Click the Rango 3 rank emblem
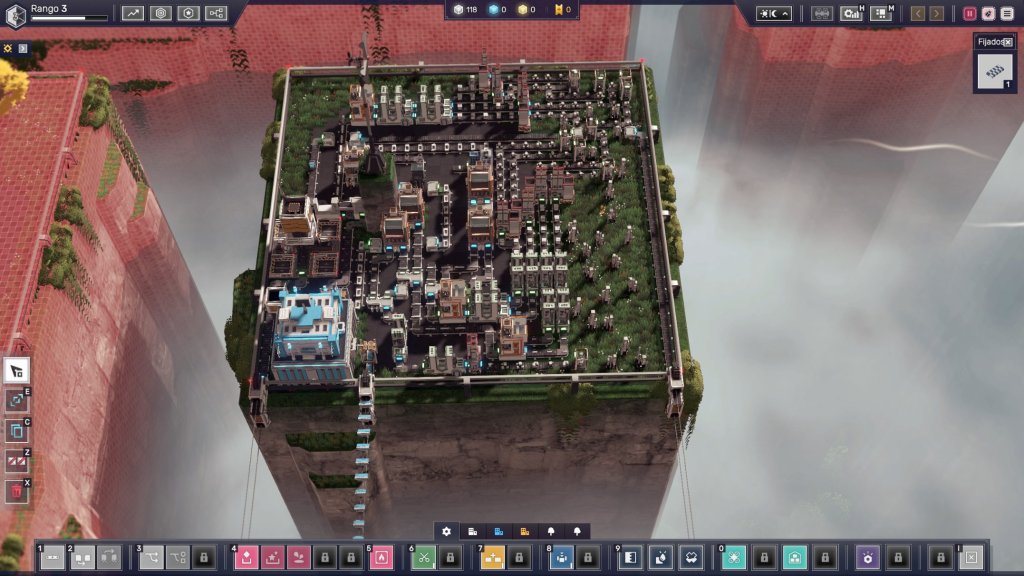 tap(15, 12)
